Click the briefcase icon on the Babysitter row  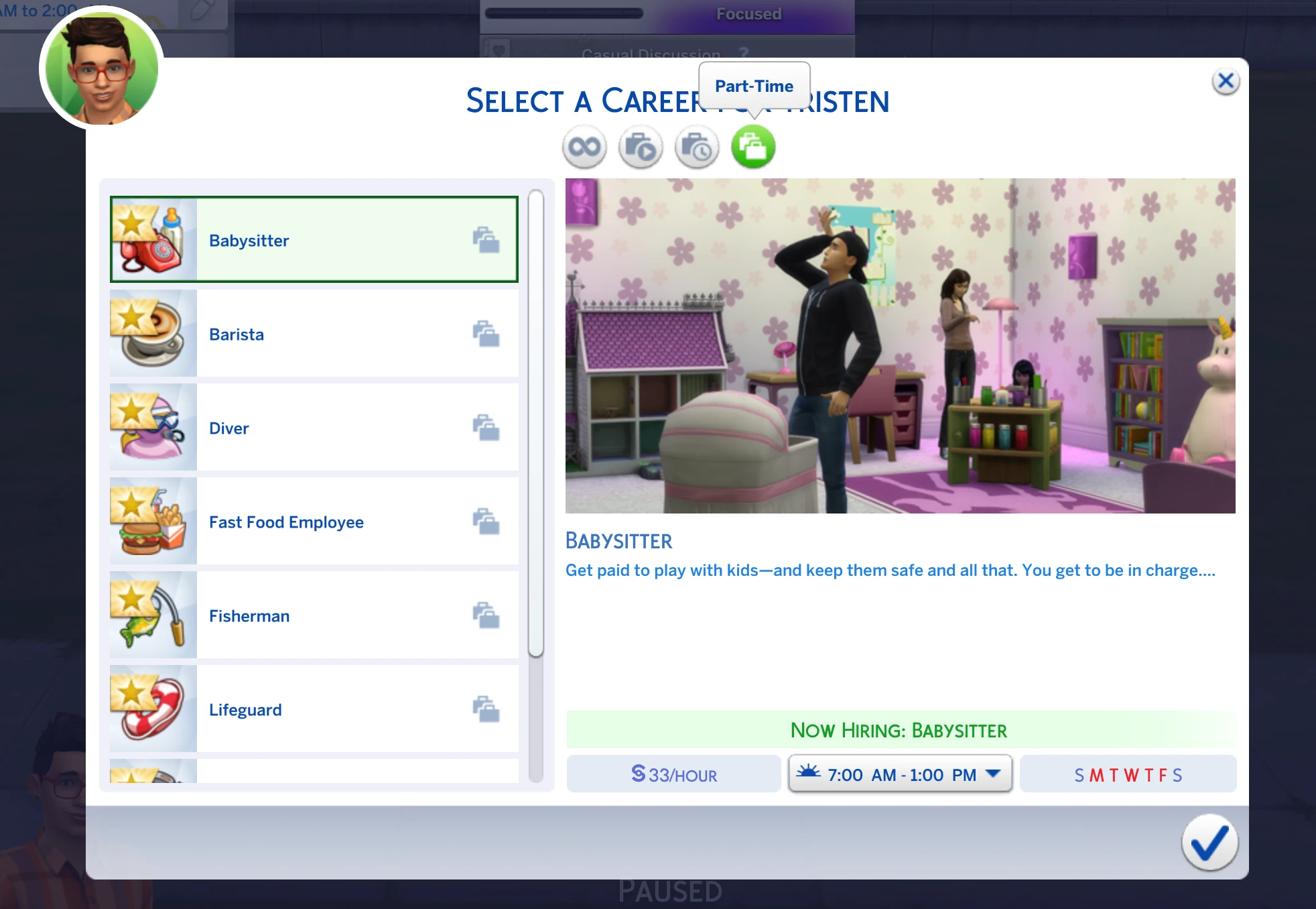coord(486,241)
